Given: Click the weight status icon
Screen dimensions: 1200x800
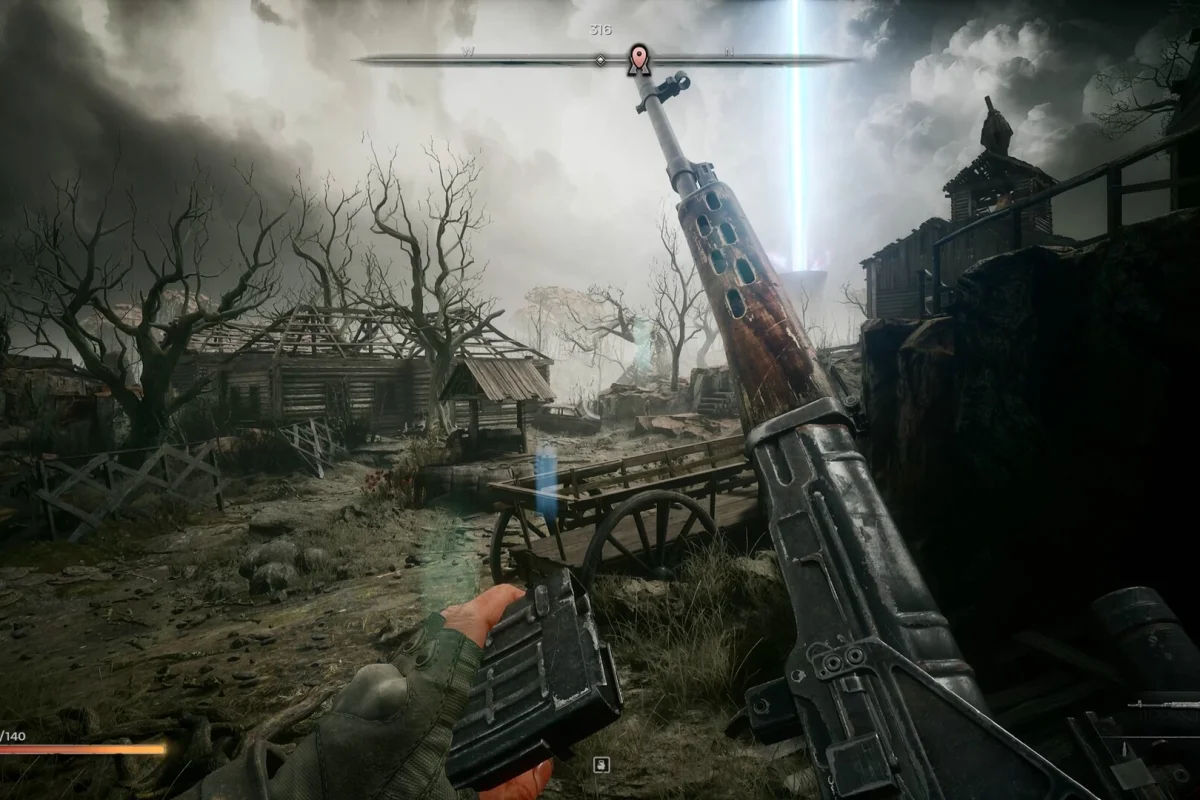Looking at the screenshot, I should [x=601, y=765].
